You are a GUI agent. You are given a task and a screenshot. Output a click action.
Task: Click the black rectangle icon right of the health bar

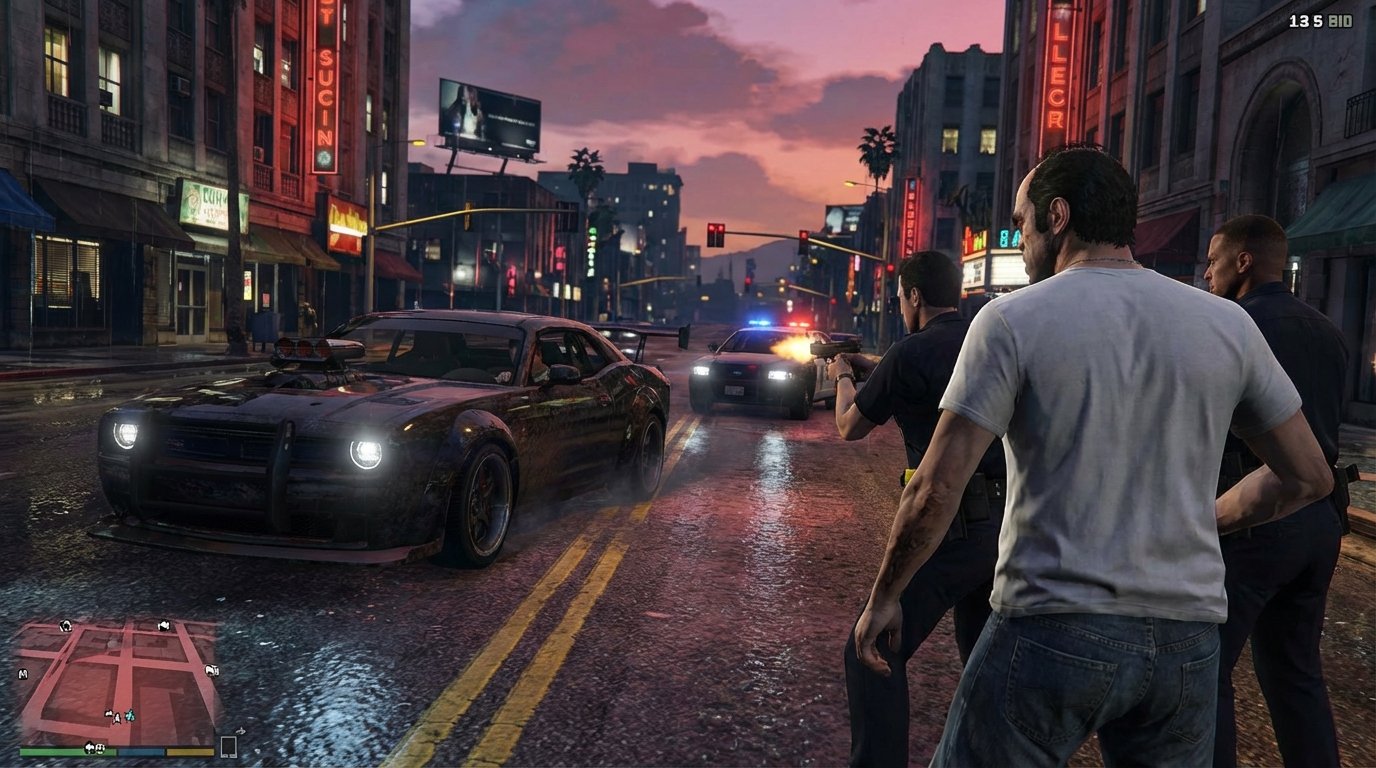230,747
